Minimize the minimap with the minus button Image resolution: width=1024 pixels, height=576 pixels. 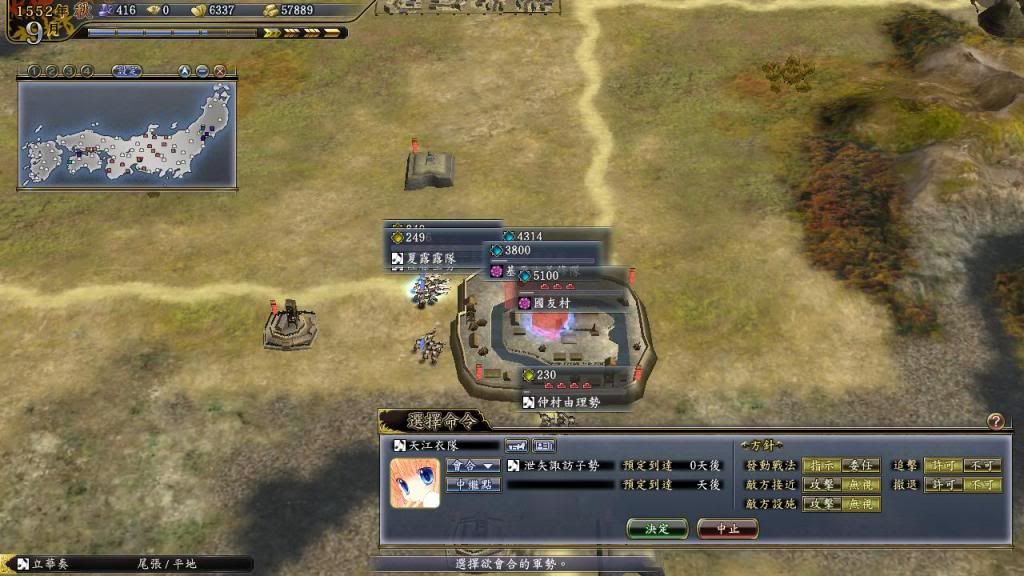(x=202, y=71)
